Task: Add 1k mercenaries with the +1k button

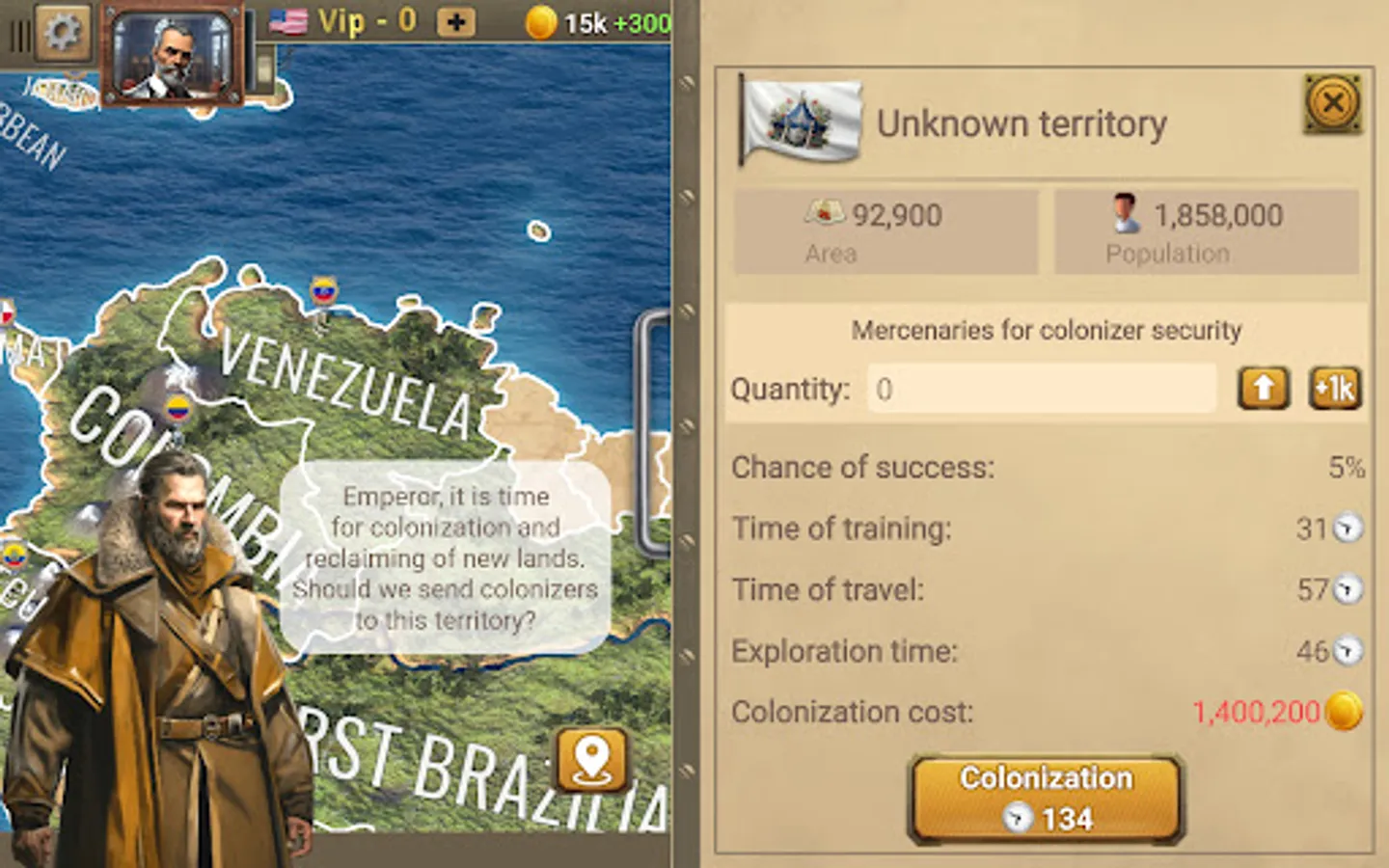Action: (1334, 389)
